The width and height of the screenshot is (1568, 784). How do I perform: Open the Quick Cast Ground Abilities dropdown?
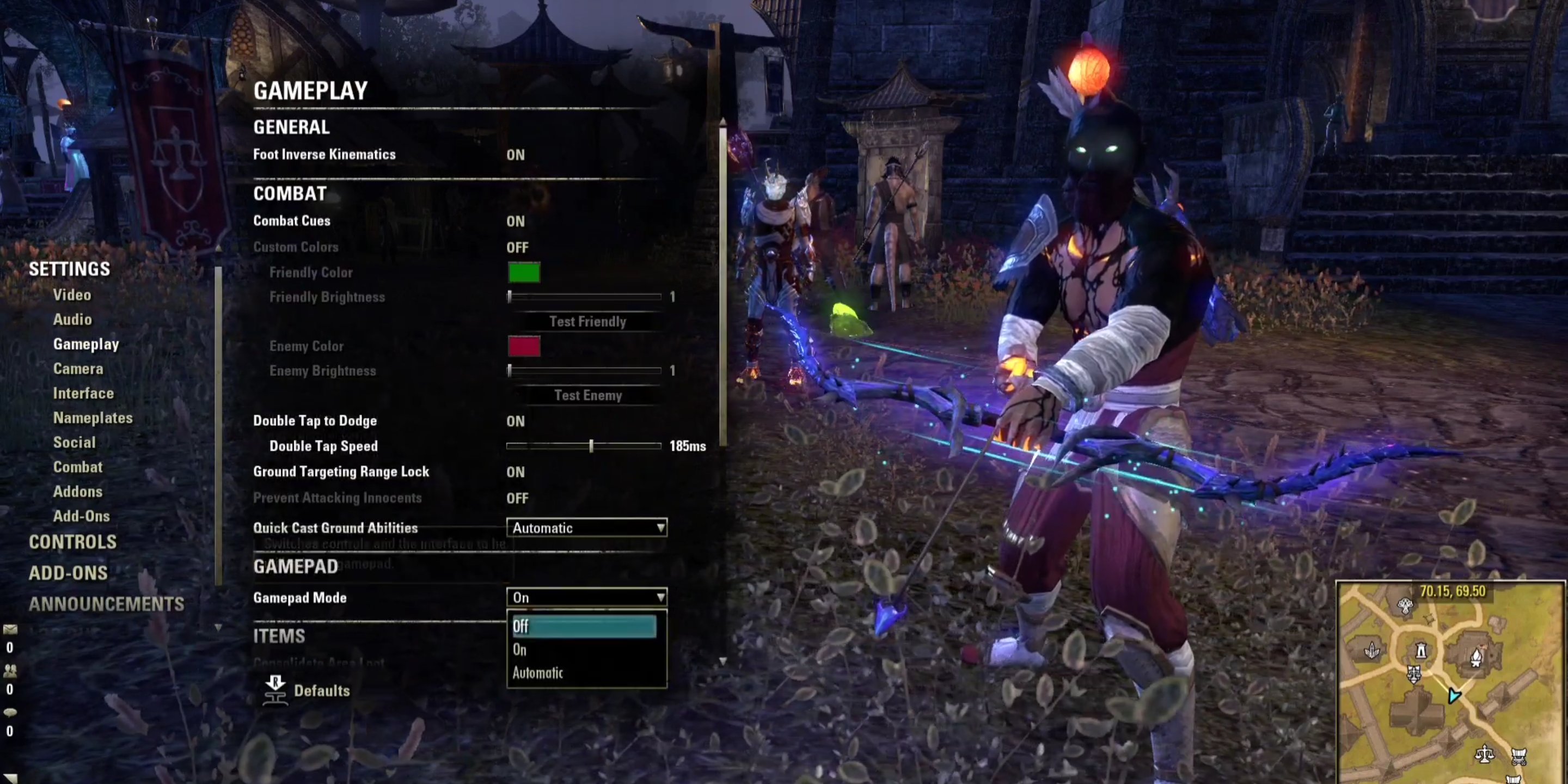click(586, 528)
